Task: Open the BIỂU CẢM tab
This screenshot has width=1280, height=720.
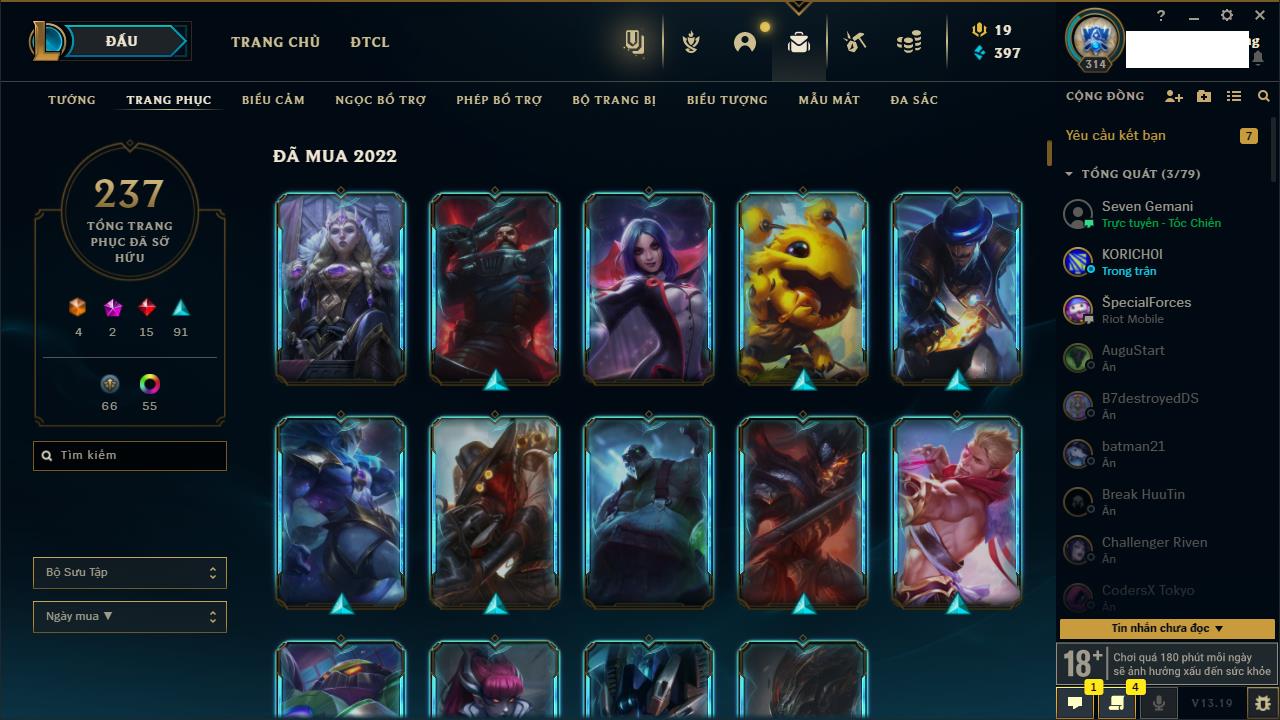Action: (x=273, y=100)
